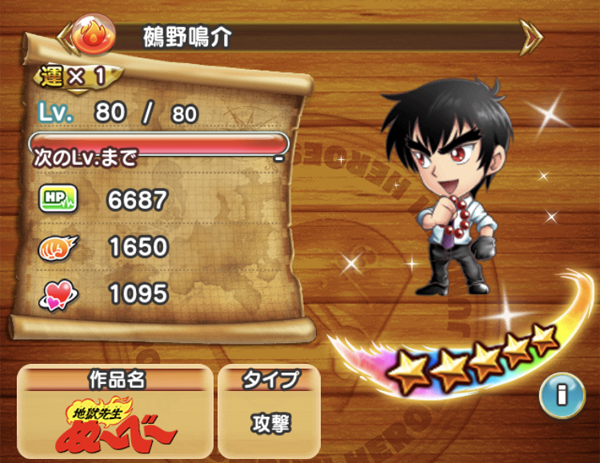Viewport: 600px width, 463px height.
Task: Choose the 攻撃 type panel
Action: click(272, 421)
